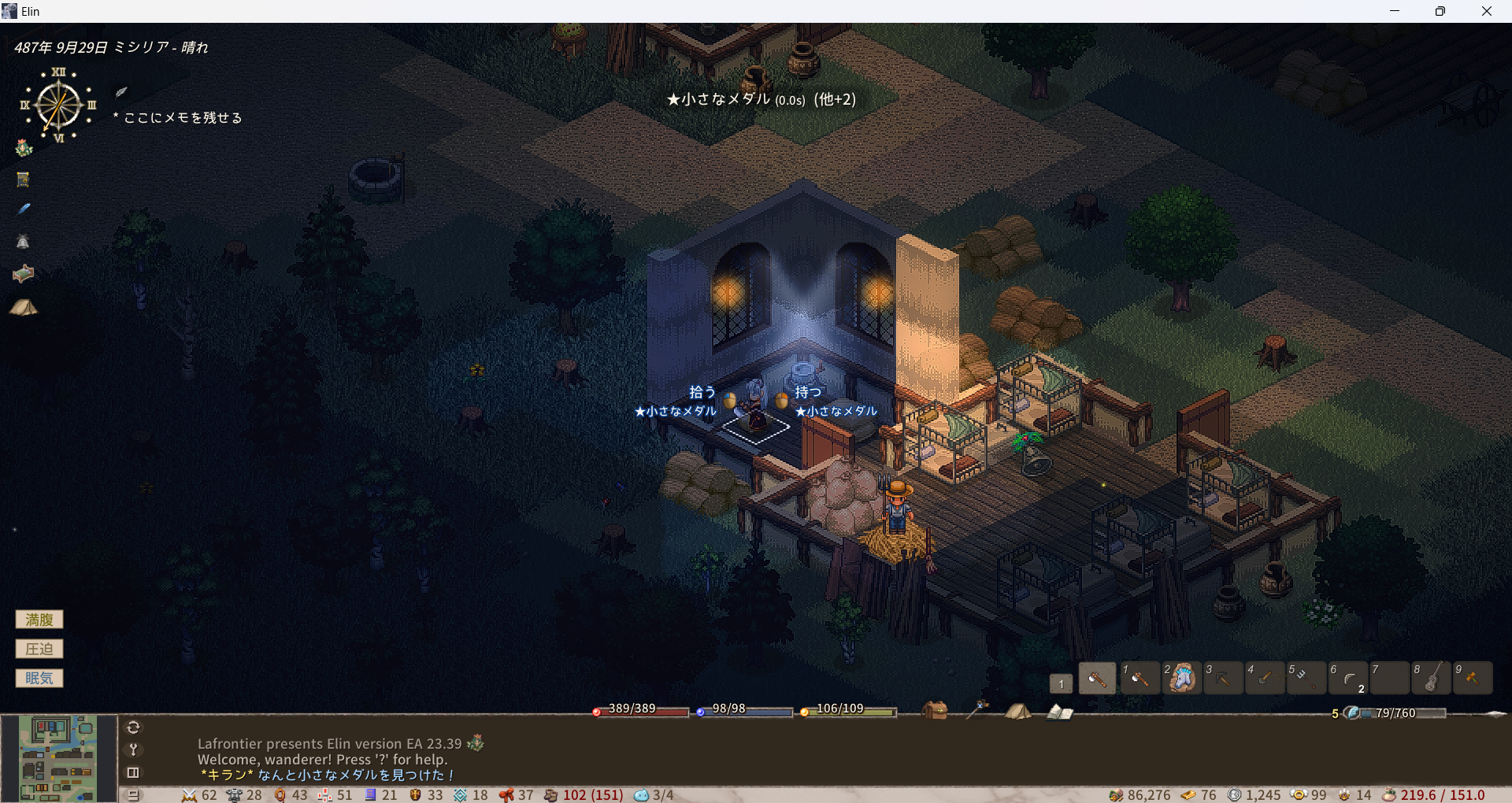This screenshot has height=803, width=1512.
Task: Select the pickaxe in hotbar slot 3
Action: pos(1222,678)
